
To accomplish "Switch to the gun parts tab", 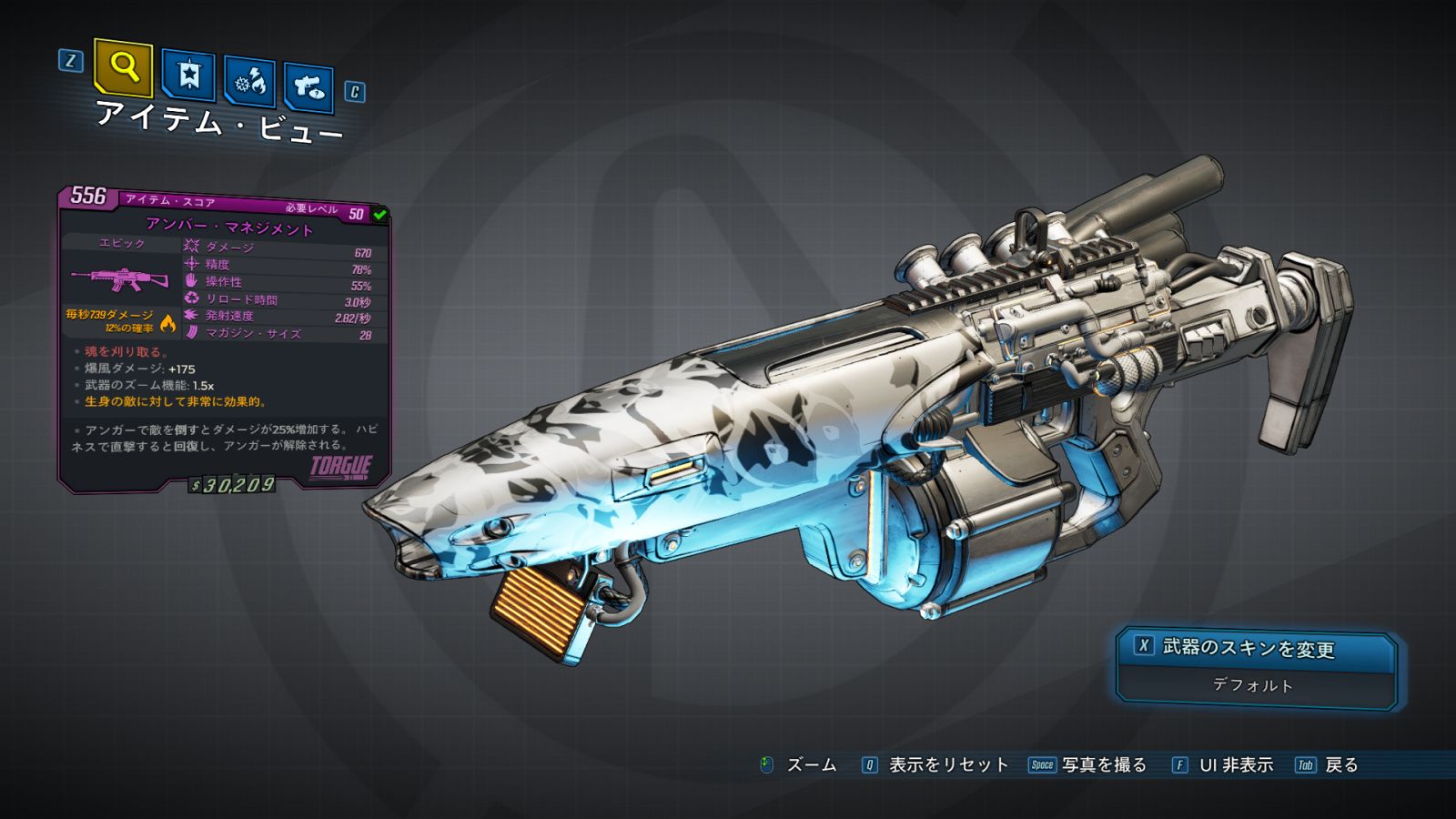I will 308,87.
